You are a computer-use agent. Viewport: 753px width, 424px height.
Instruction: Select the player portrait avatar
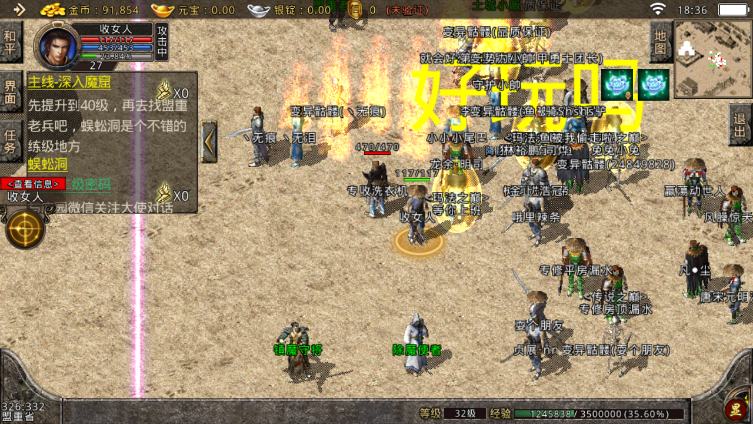pyautogui.click(x=56, y=45)
